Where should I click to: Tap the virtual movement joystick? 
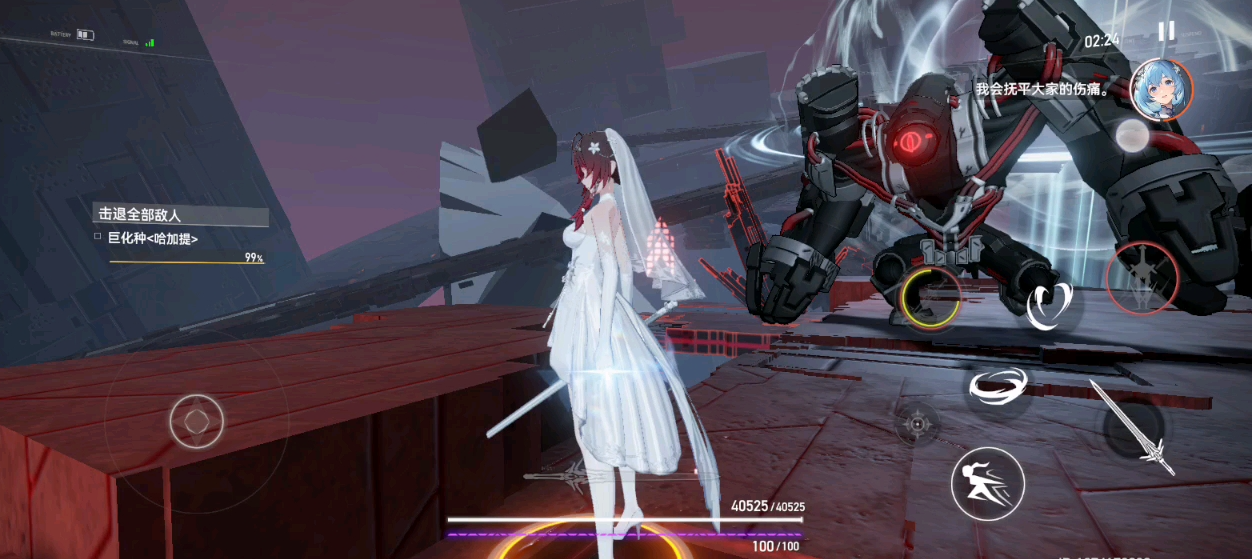(x=197, y=421)
